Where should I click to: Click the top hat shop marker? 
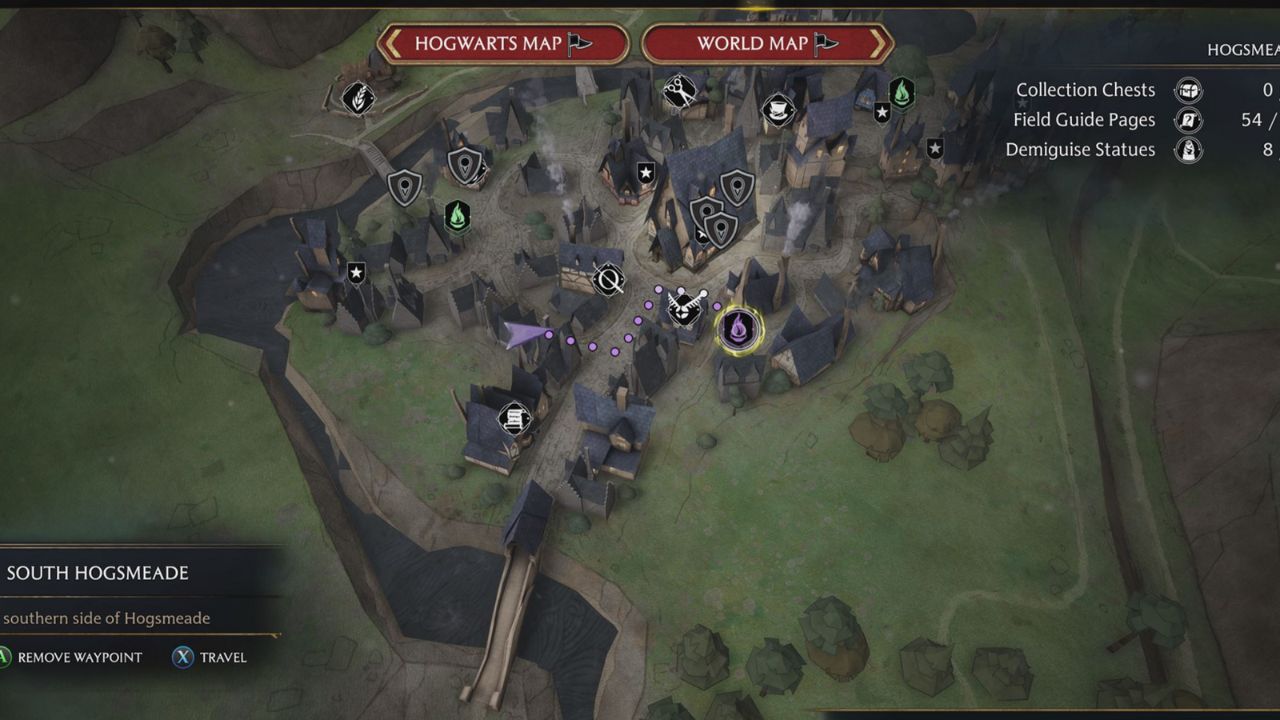pyautogui.click(x=777, y=109)
